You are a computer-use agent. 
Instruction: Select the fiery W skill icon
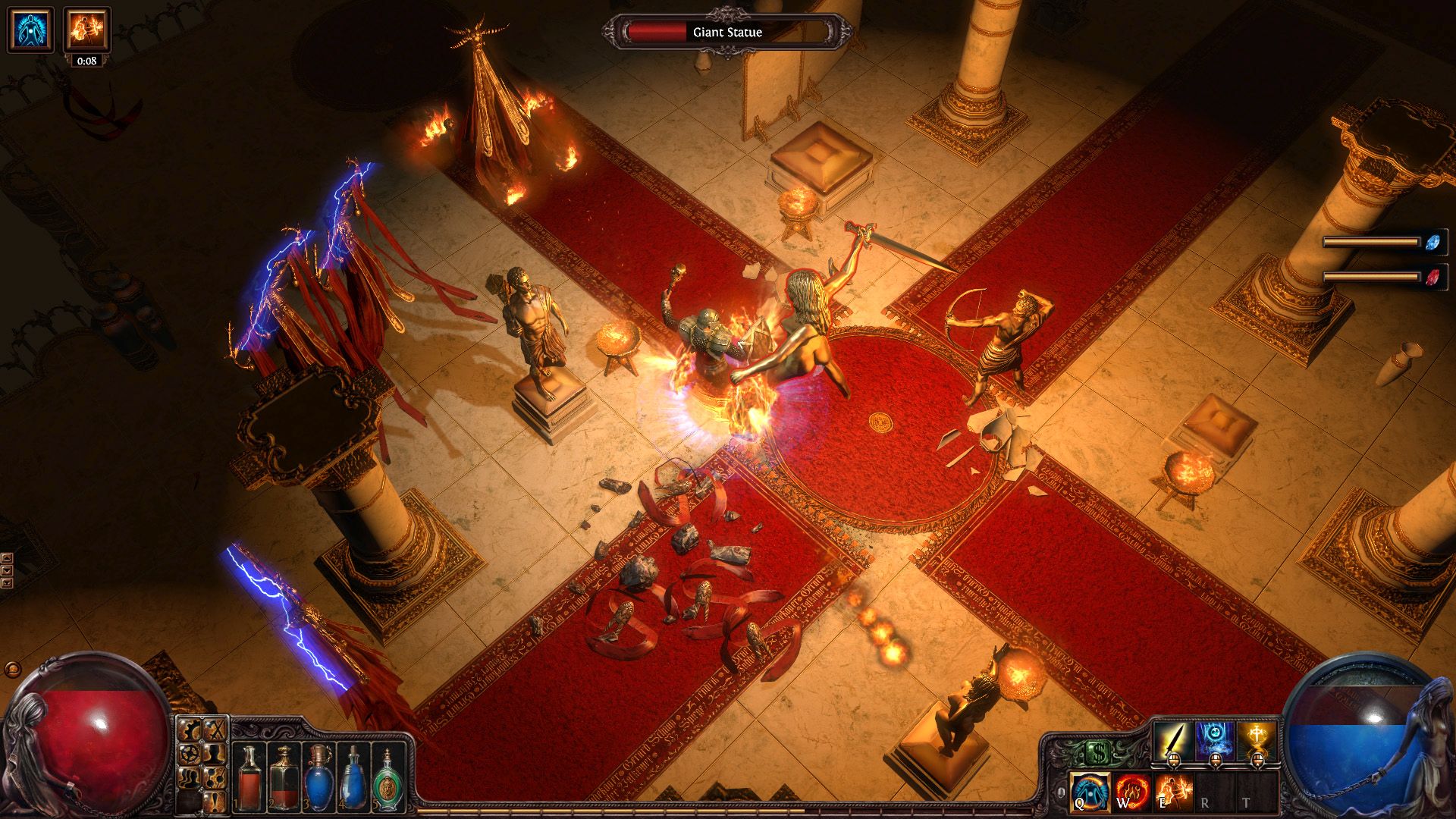point(1131,792)
